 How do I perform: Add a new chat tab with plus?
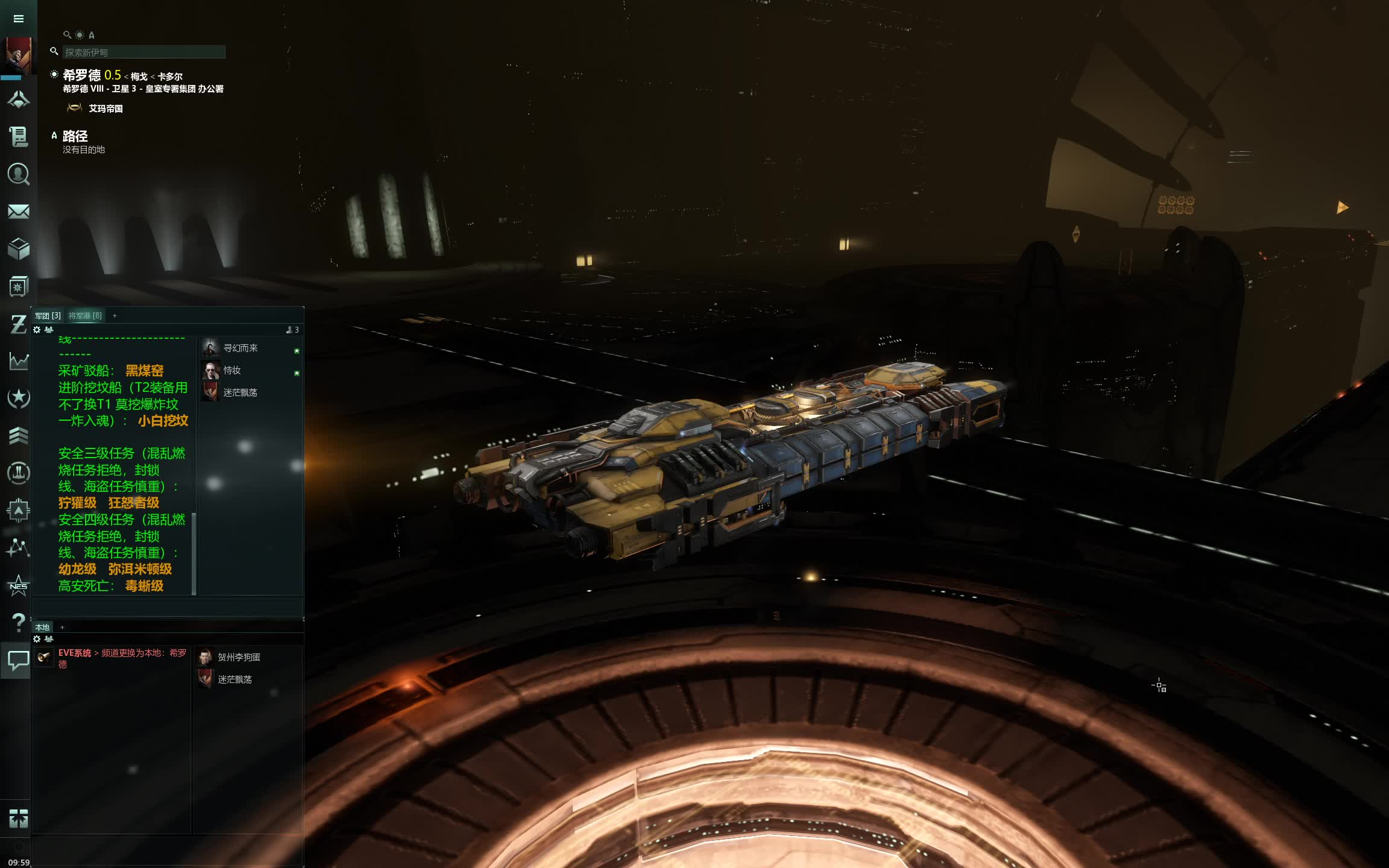coord(115,316)
